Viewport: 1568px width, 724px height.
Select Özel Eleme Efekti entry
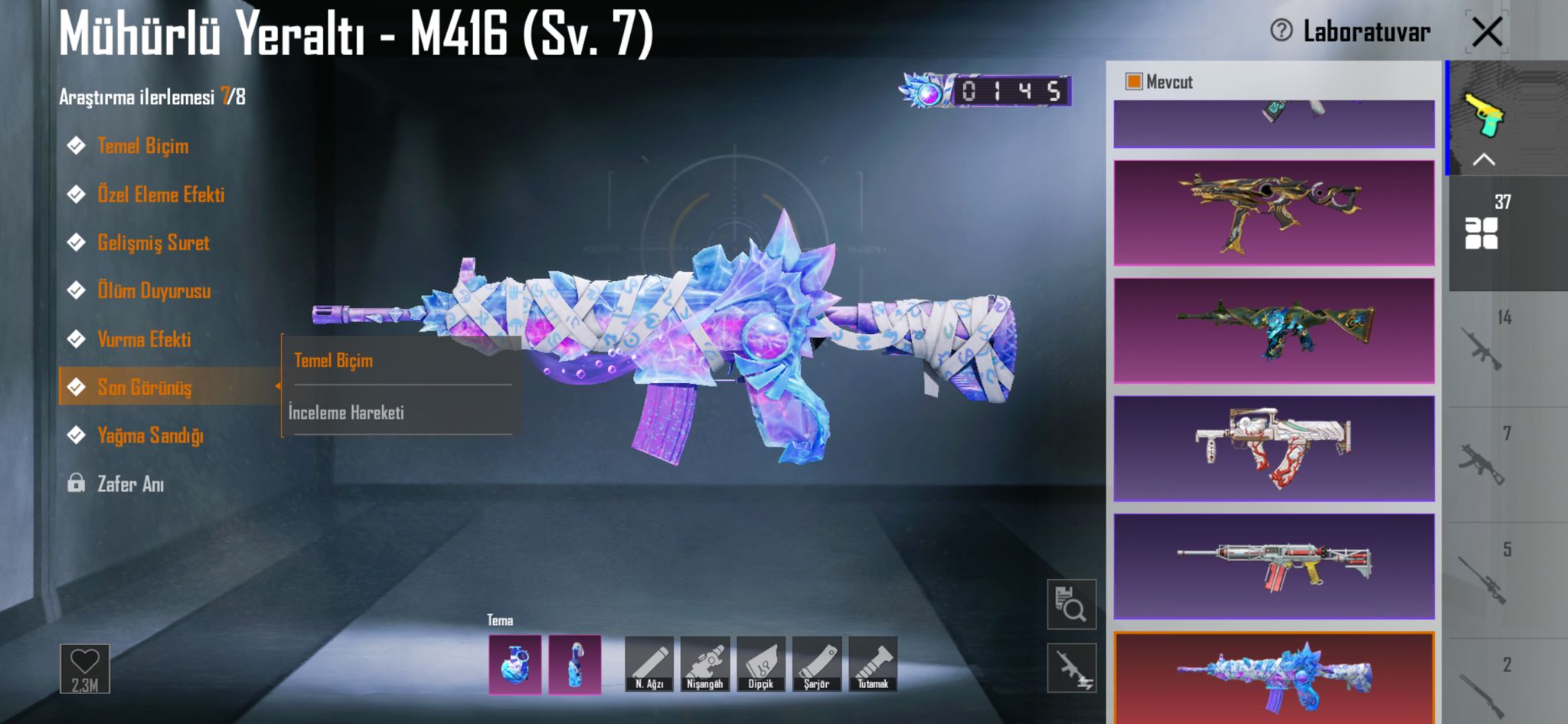tap(160, 195)
